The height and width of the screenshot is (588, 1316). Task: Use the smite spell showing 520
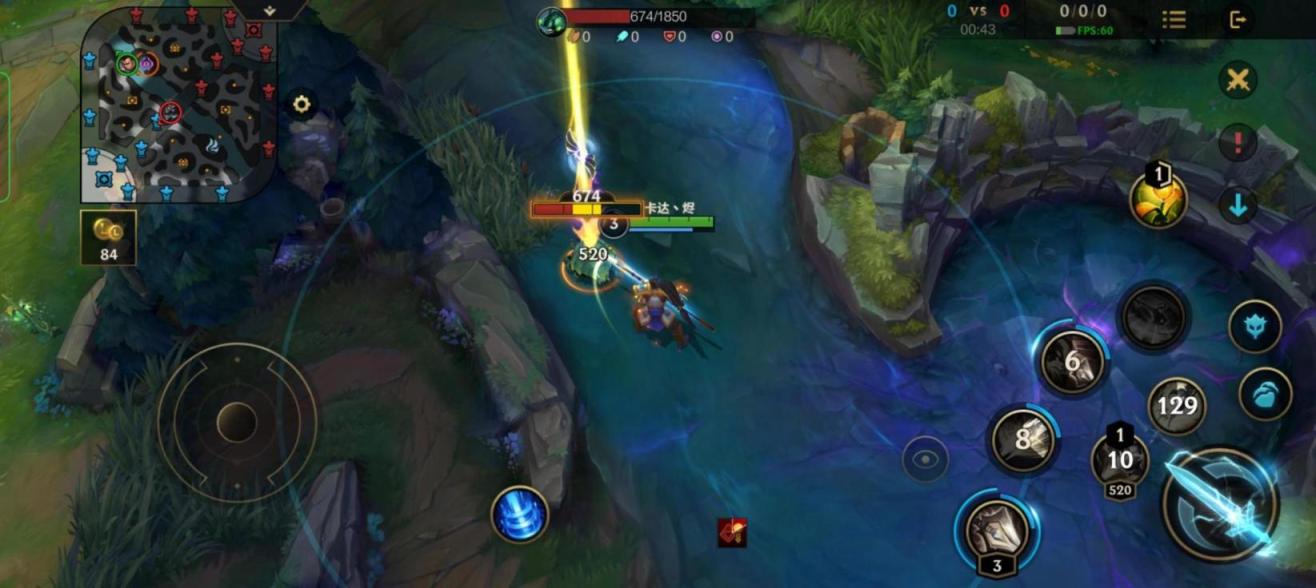(x=1120, y=460)
